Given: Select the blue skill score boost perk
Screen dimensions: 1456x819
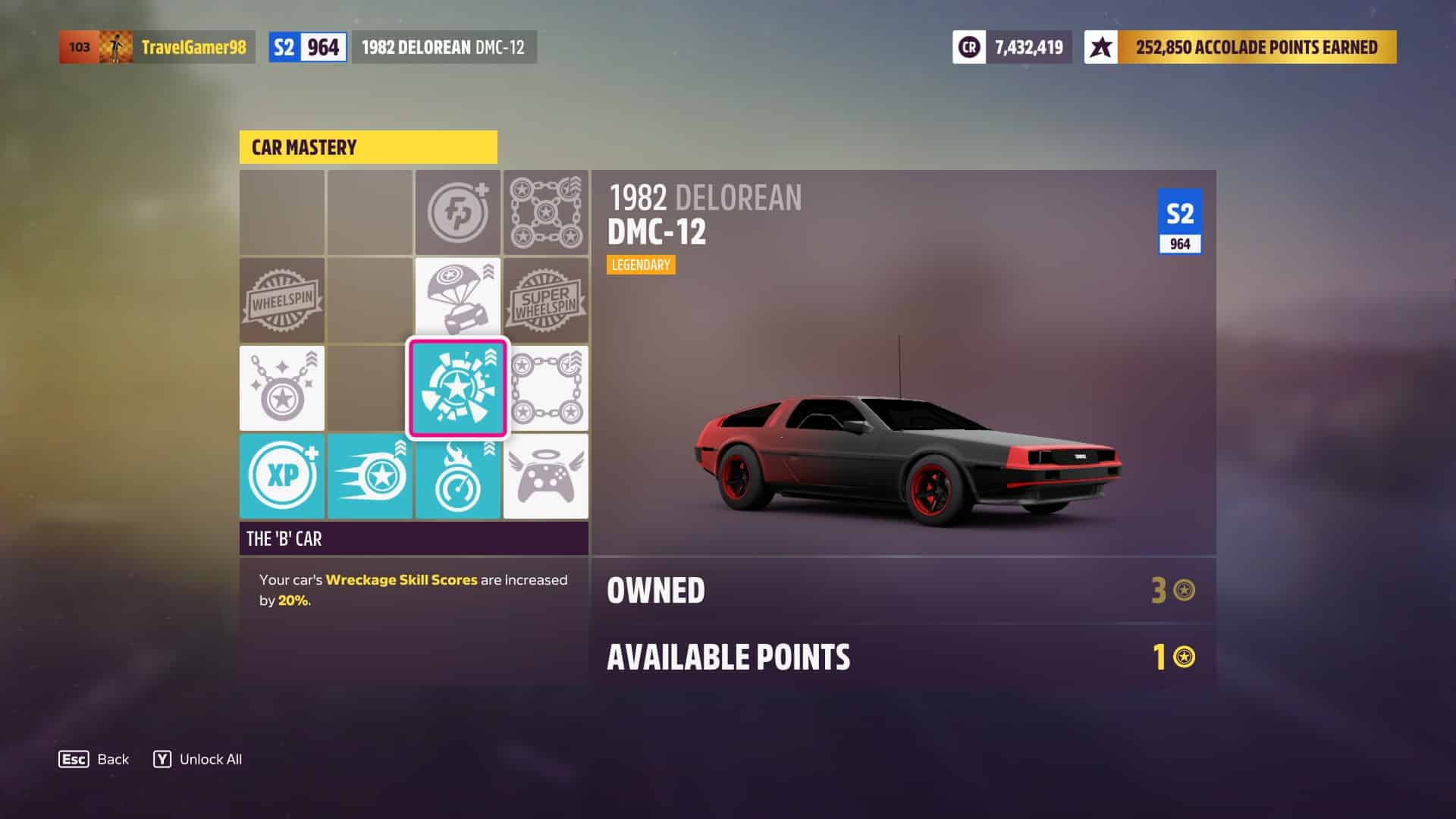Looking at the screenshot, I should 370,476.
